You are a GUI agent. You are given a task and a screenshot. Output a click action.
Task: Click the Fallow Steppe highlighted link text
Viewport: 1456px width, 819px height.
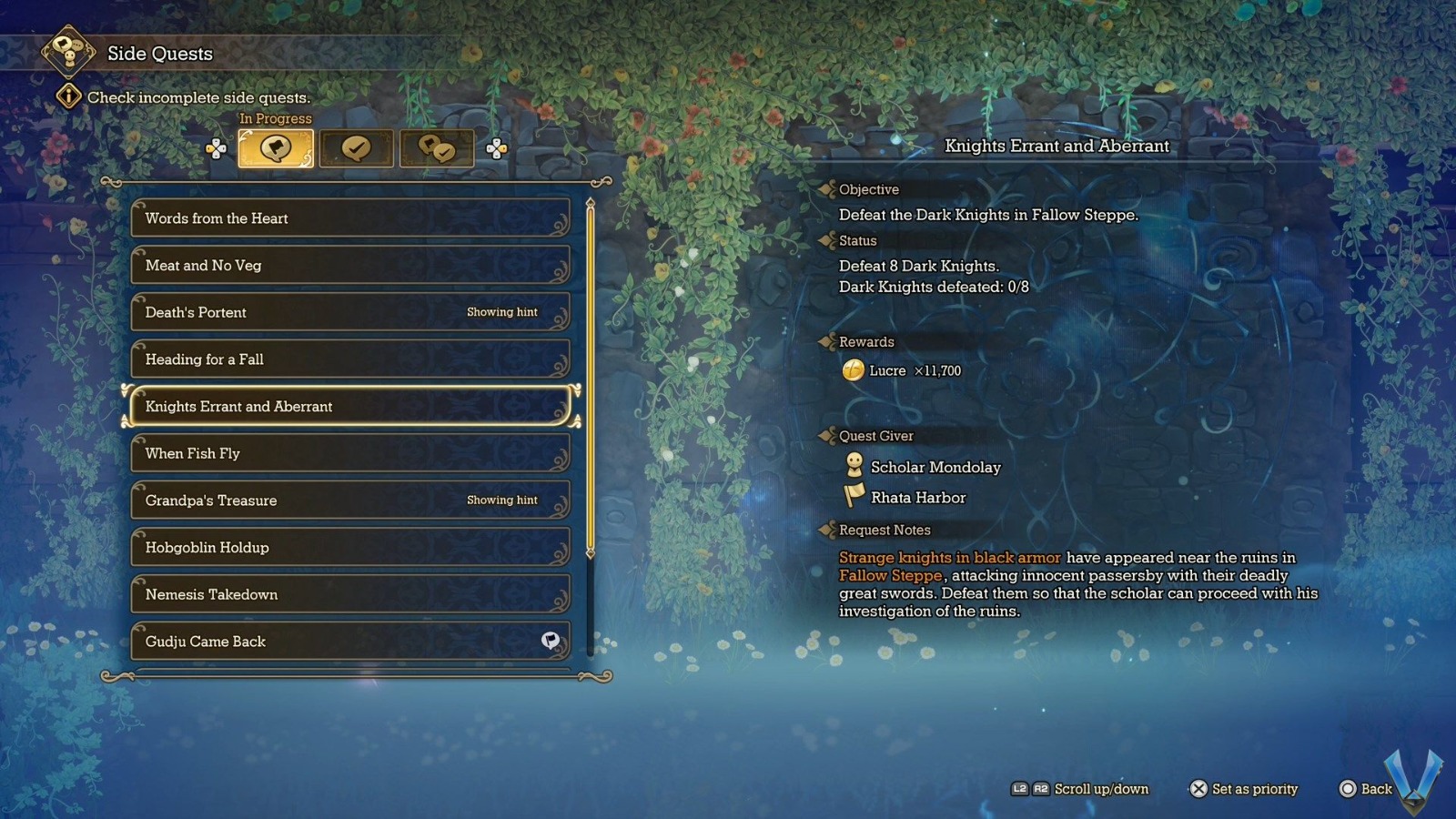(889, 576)
